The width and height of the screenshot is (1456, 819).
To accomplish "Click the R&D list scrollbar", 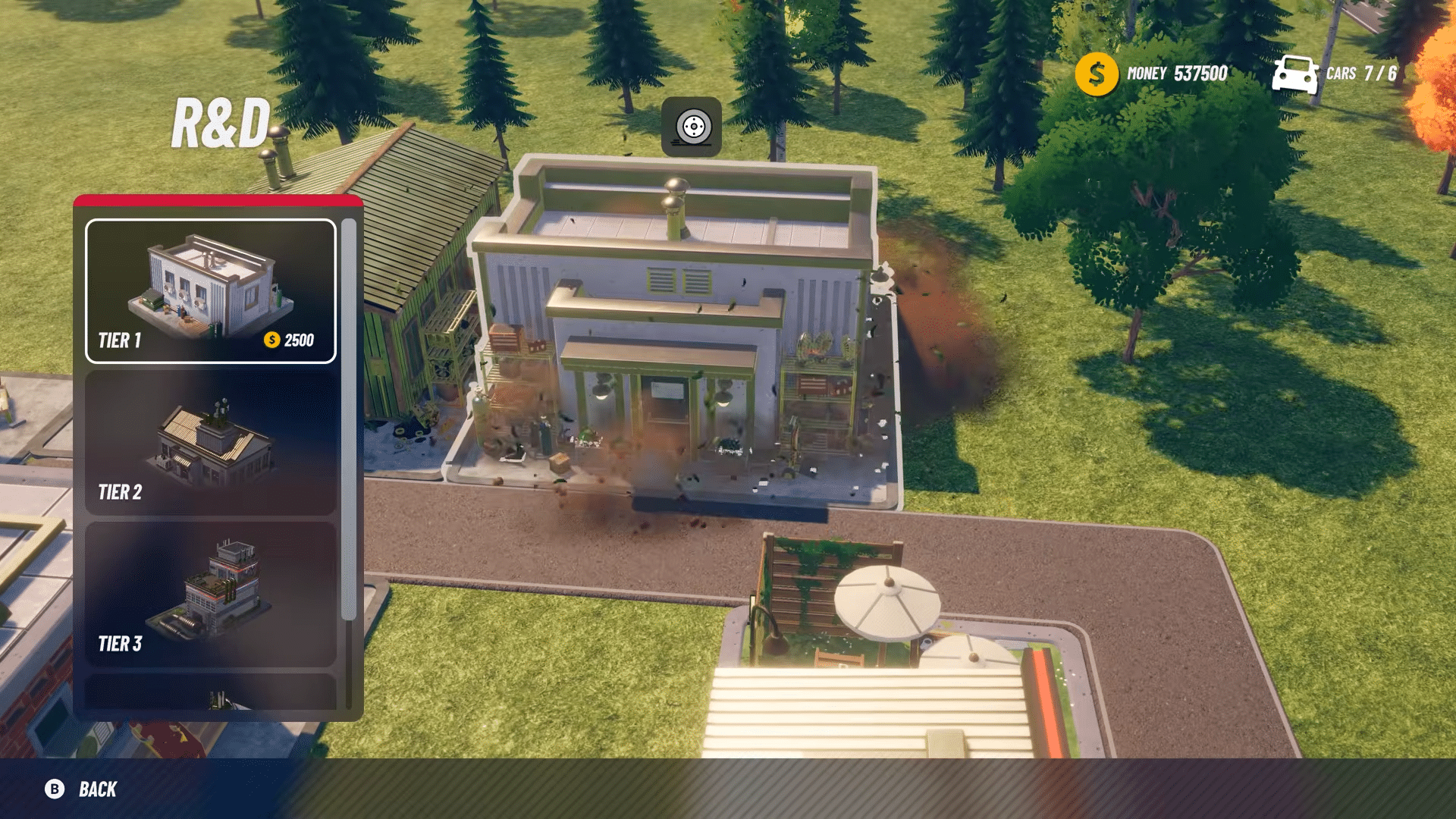I will (x=348, y=419).
